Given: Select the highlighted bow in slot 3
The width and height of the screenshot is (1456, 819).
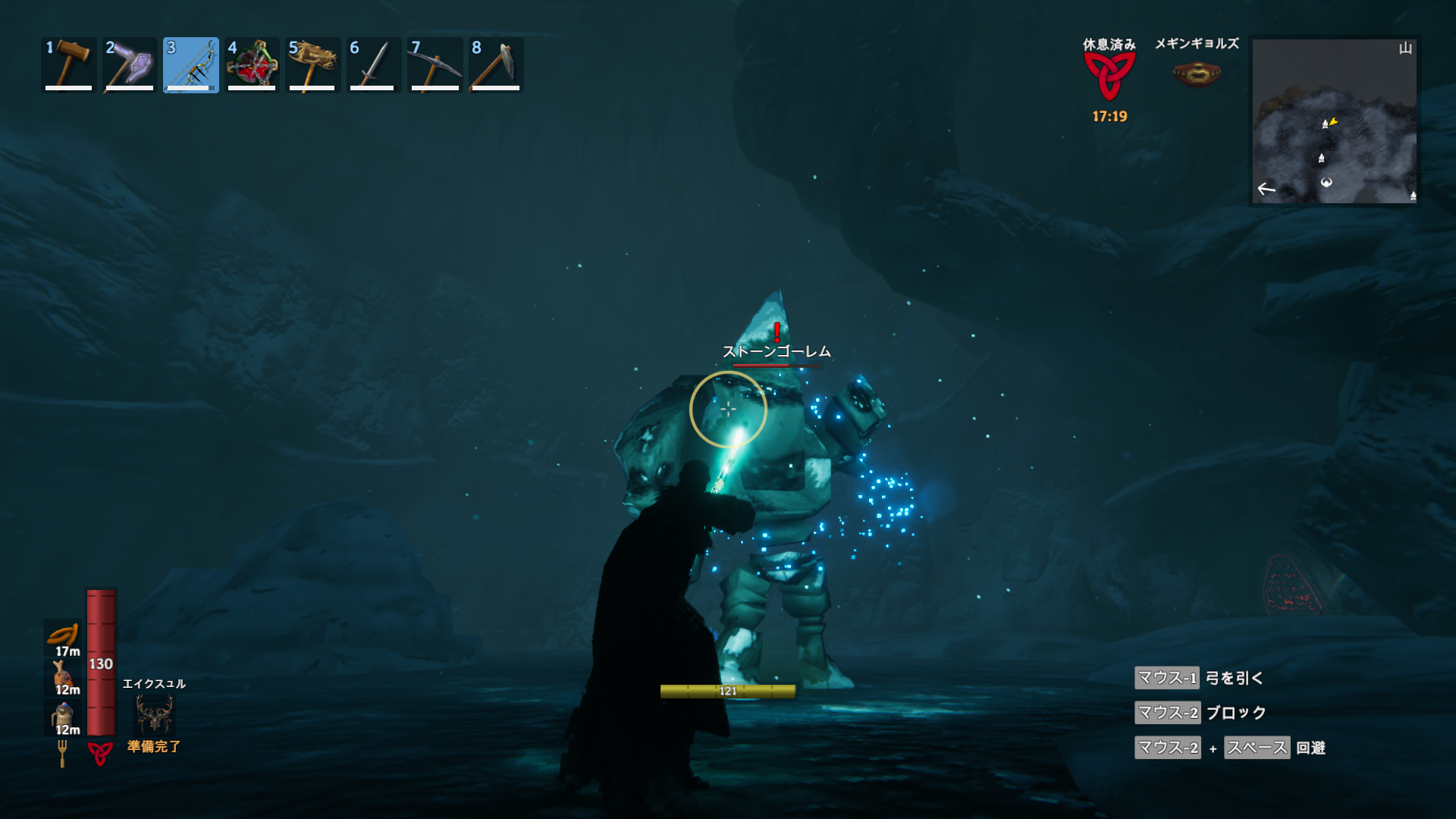Looking at the screenshot, I should [190, 65].
